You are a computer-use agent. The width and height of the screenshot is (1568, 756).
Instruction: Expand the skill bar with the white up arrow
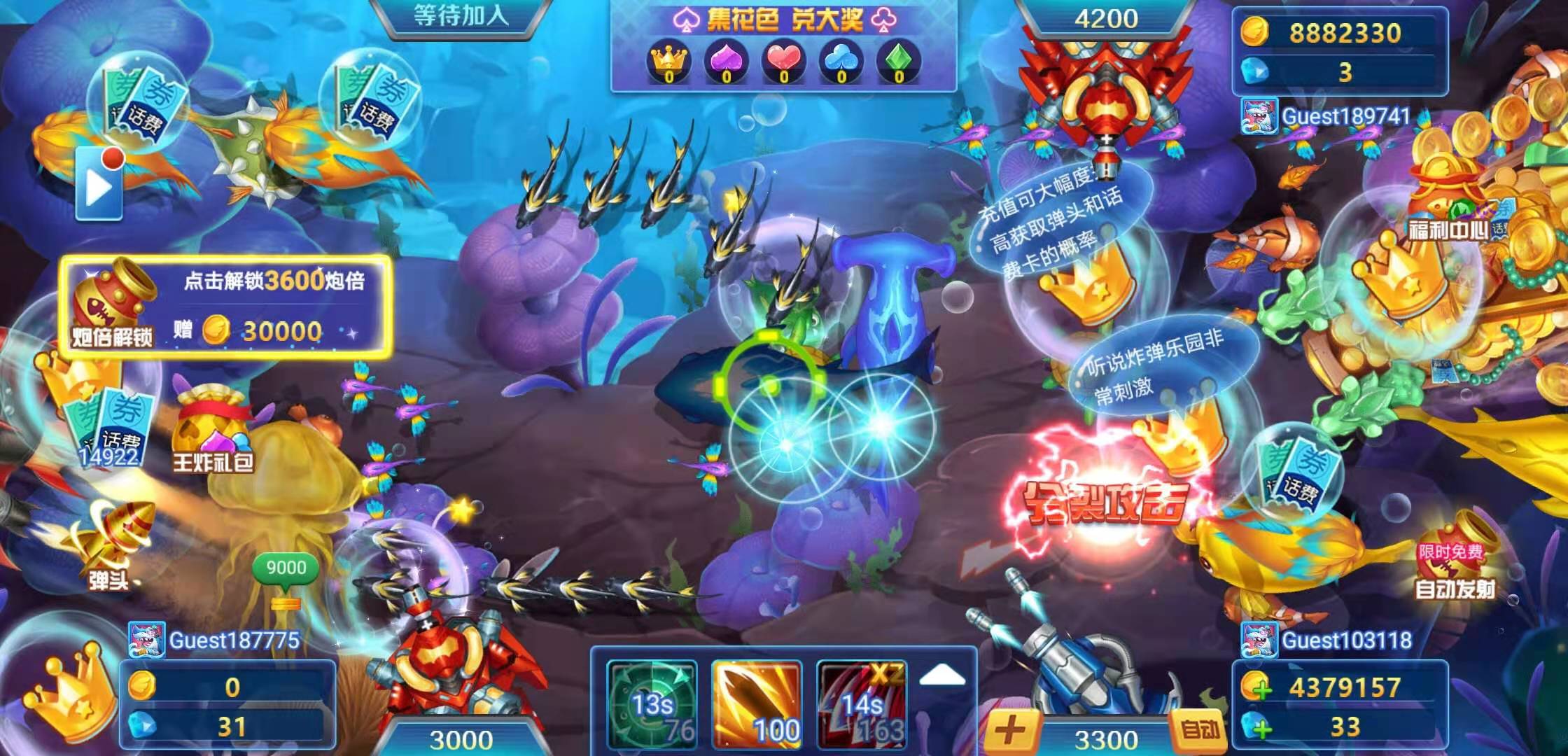[941, 675]
